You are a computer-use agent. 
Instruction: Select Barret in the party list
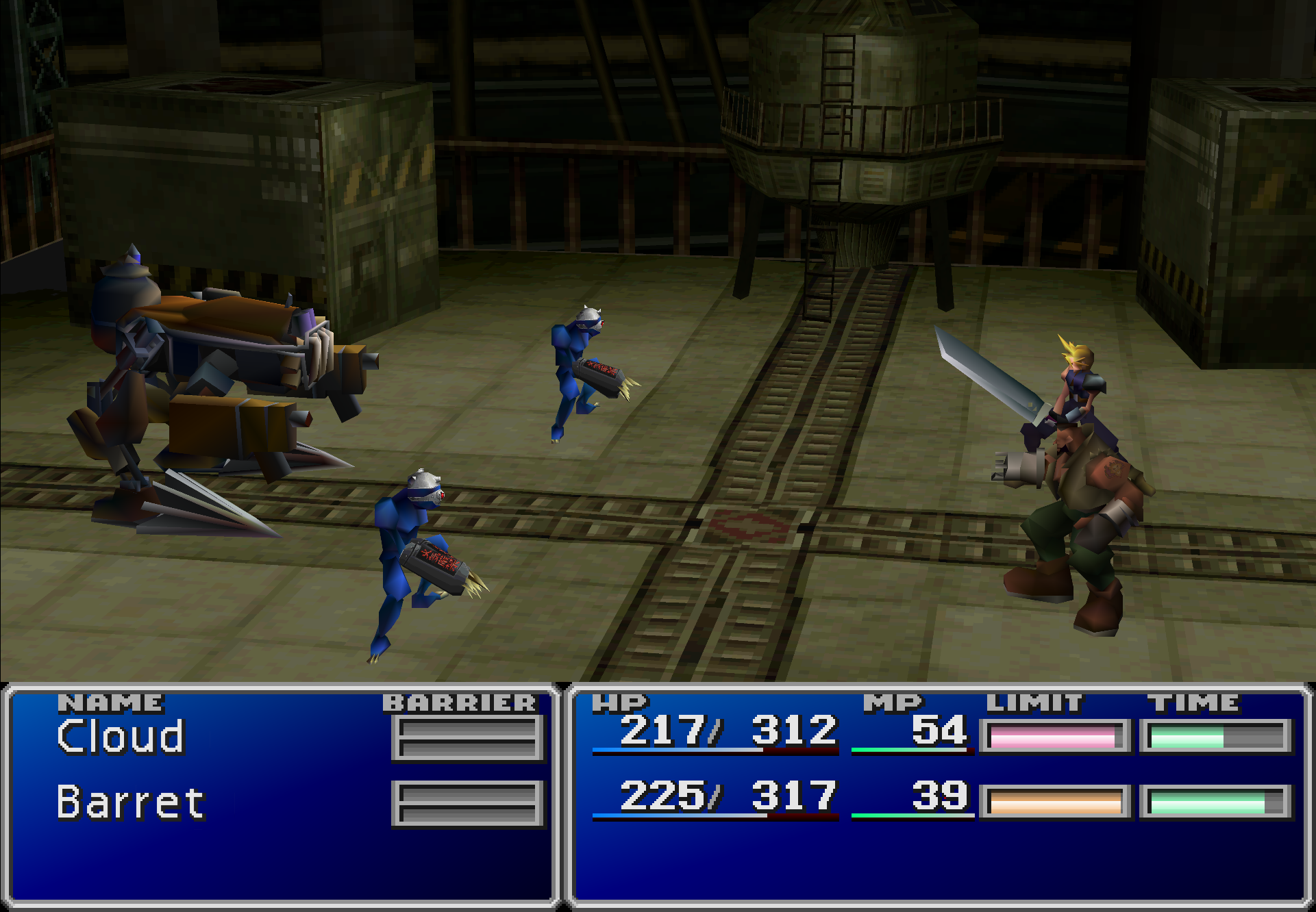130,802
